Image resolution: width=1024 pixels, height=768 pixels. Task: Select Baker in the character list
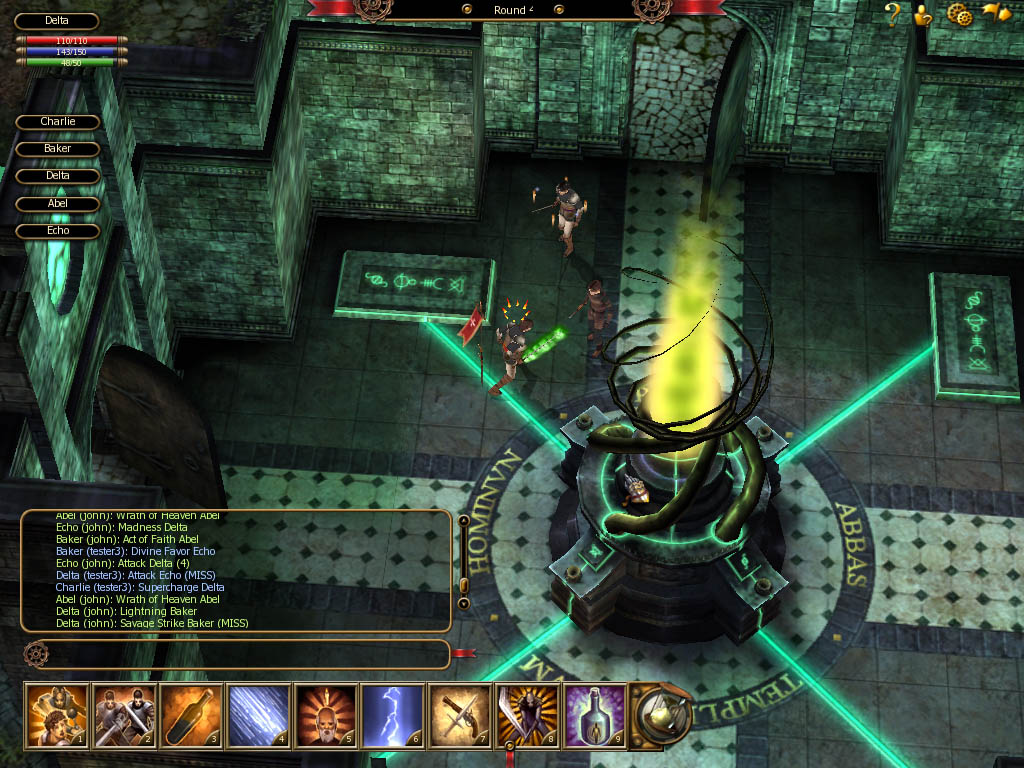pyautogui.click(x=58, y=149)
